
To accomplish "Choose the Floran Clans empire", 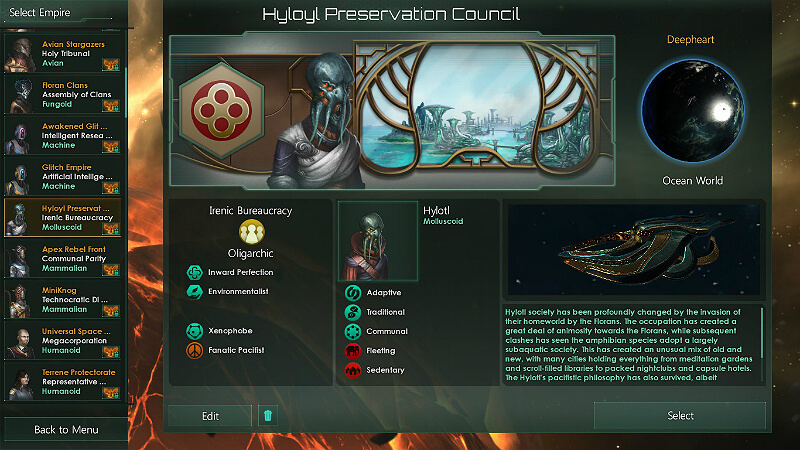I will [x=64, y=95].
